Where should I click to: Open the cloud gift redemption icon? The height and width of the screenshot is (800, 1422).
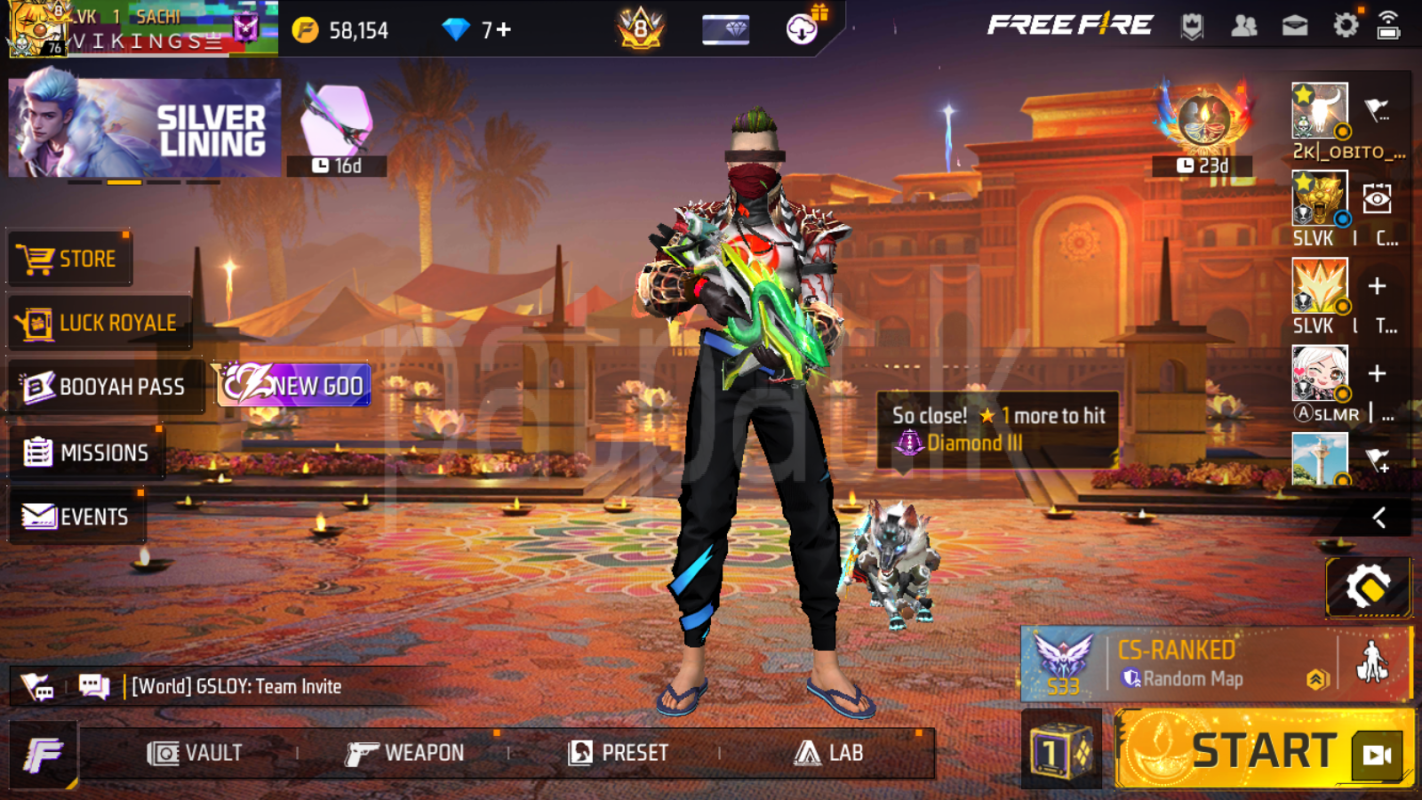coord(801,28)
